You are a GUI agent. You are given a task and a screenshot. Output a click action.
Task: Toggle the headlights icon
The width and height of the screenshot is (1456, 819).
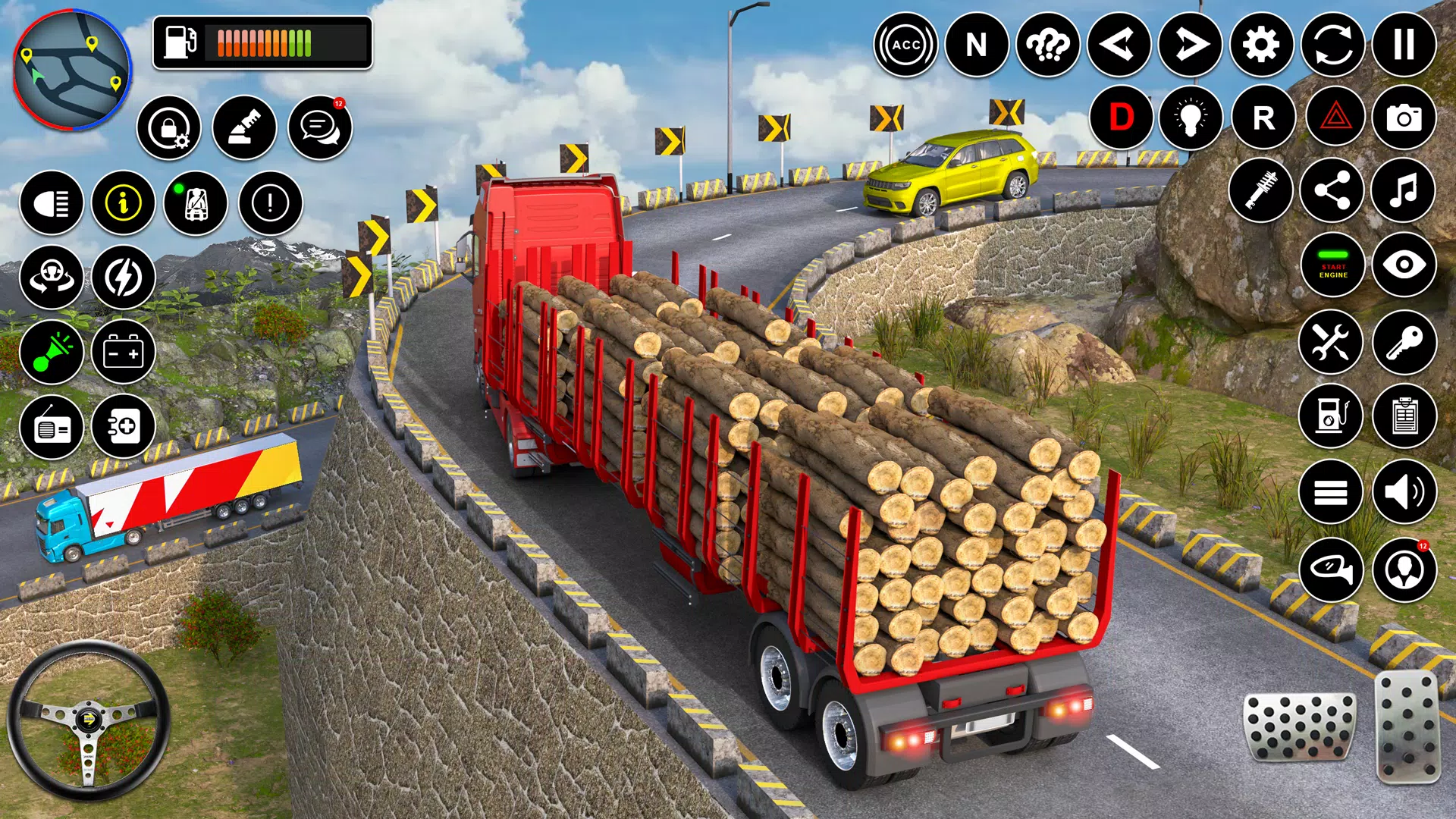pyautogui.click(x=52, y=203)
